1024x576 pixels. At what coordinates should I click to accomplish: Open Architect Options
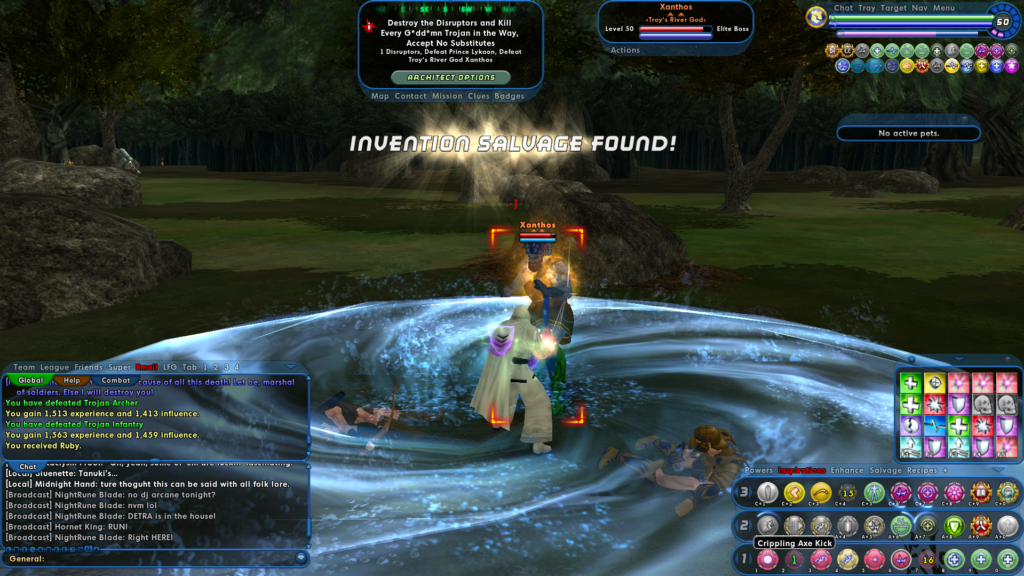coord(450,77)
